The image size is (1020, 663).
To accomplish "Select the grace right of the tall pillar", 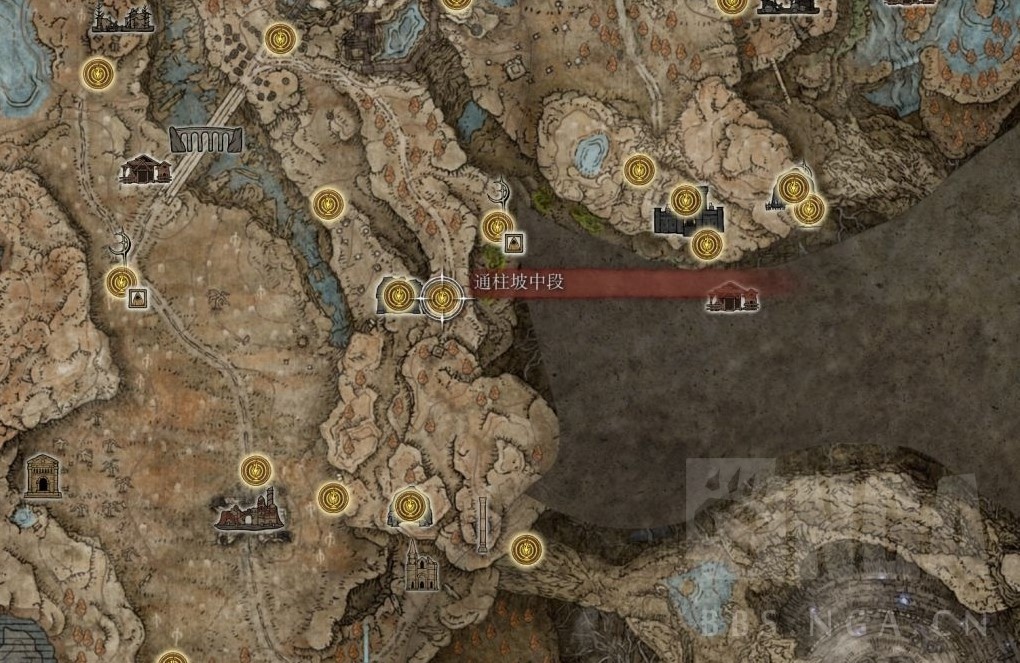I will (x=526, y=548).
